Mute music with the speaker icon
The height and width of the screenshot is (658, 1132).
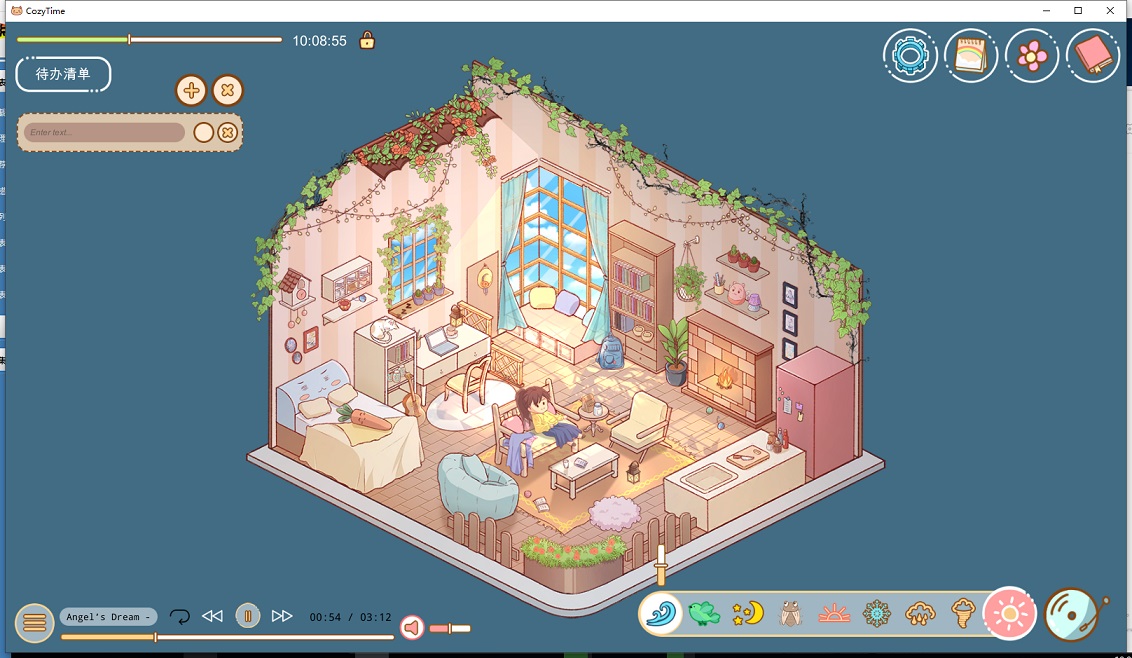(411, 628)
